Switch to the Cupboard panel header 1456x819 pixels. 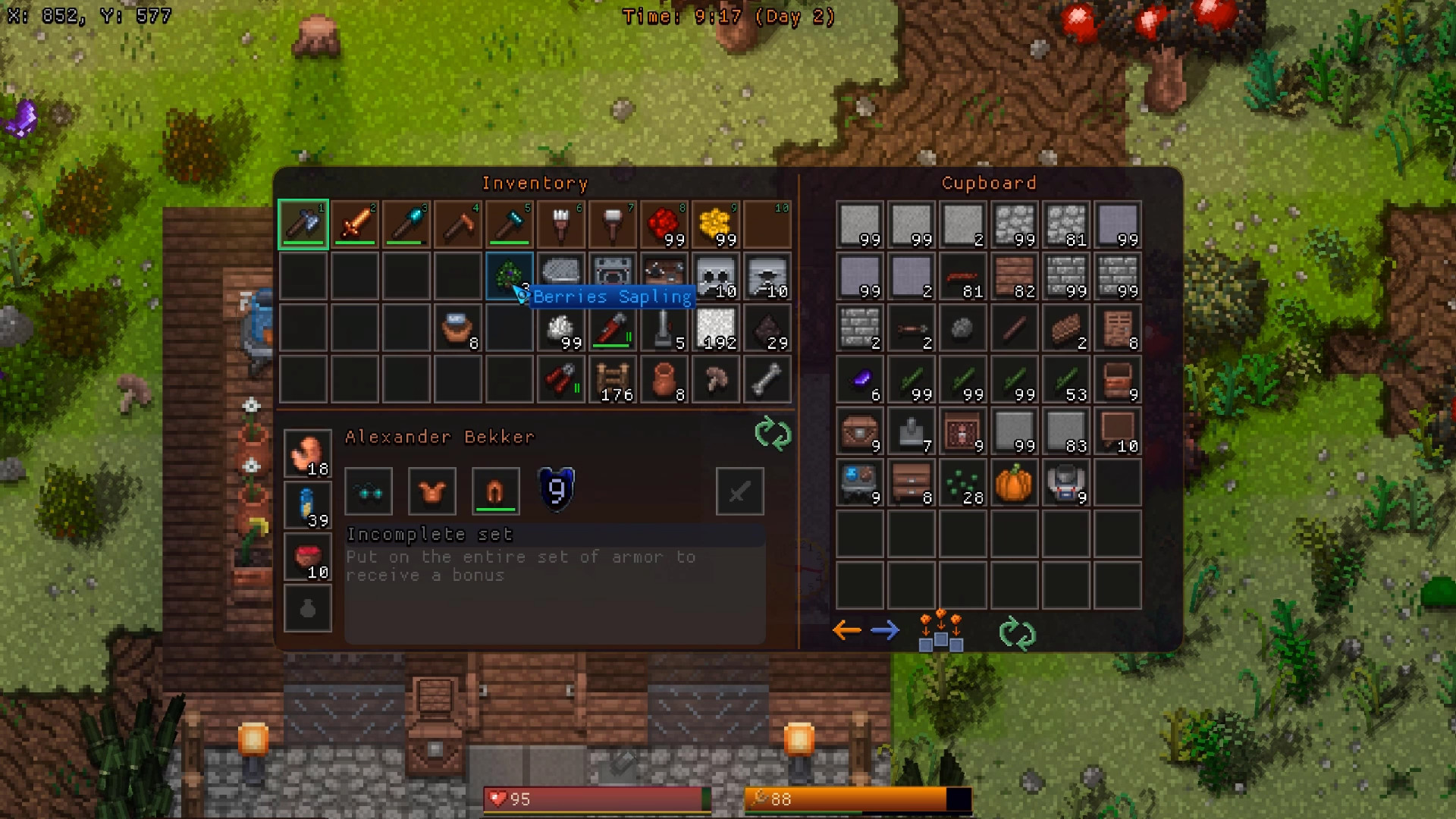point(988,183)
